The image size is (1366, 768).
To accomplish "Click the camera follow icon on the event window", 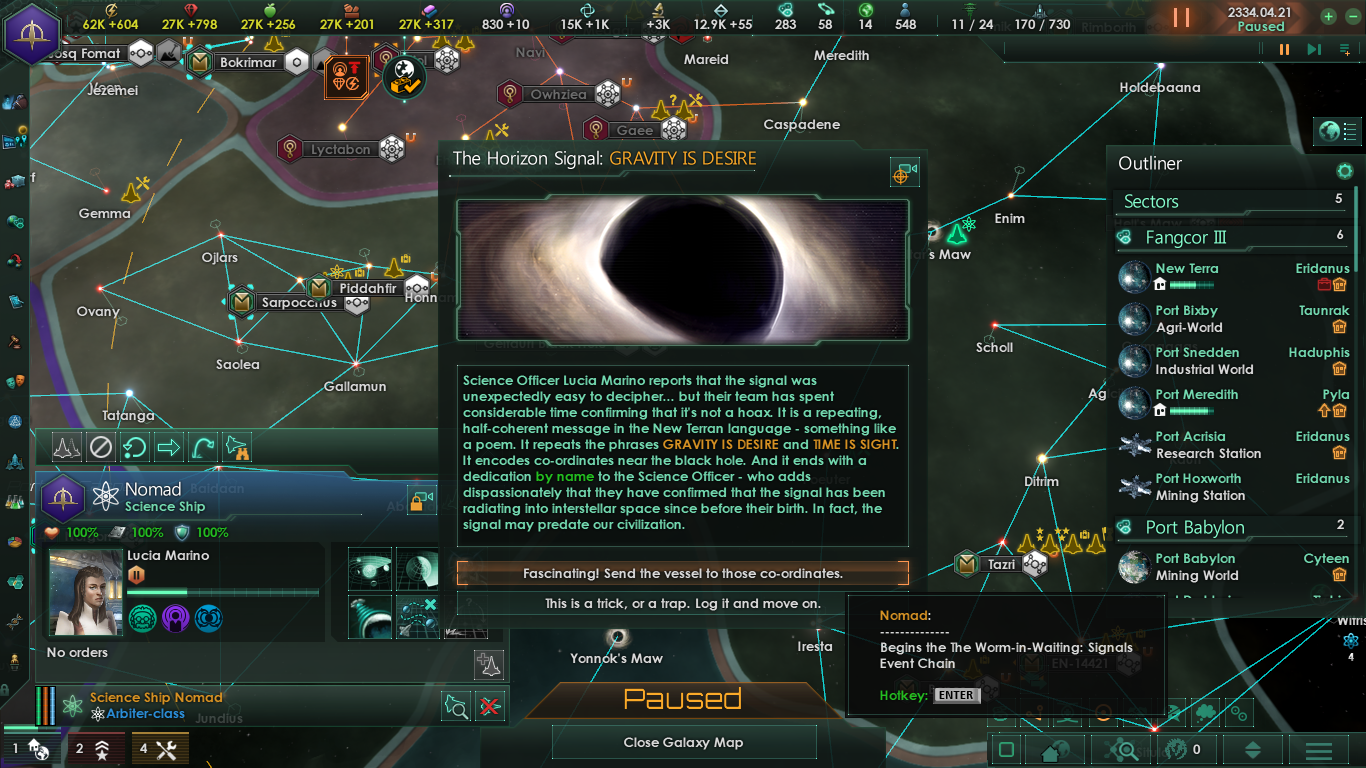I will tap(904, 171).
